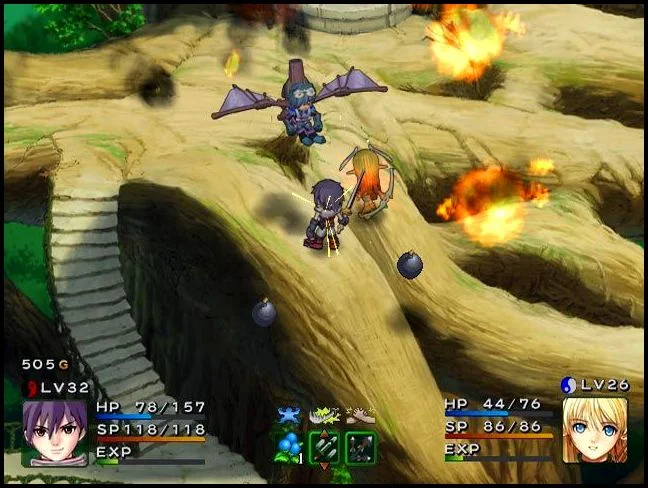Use the arrows skill slot
The image size is (648, 488).
(x=360, y=447)
